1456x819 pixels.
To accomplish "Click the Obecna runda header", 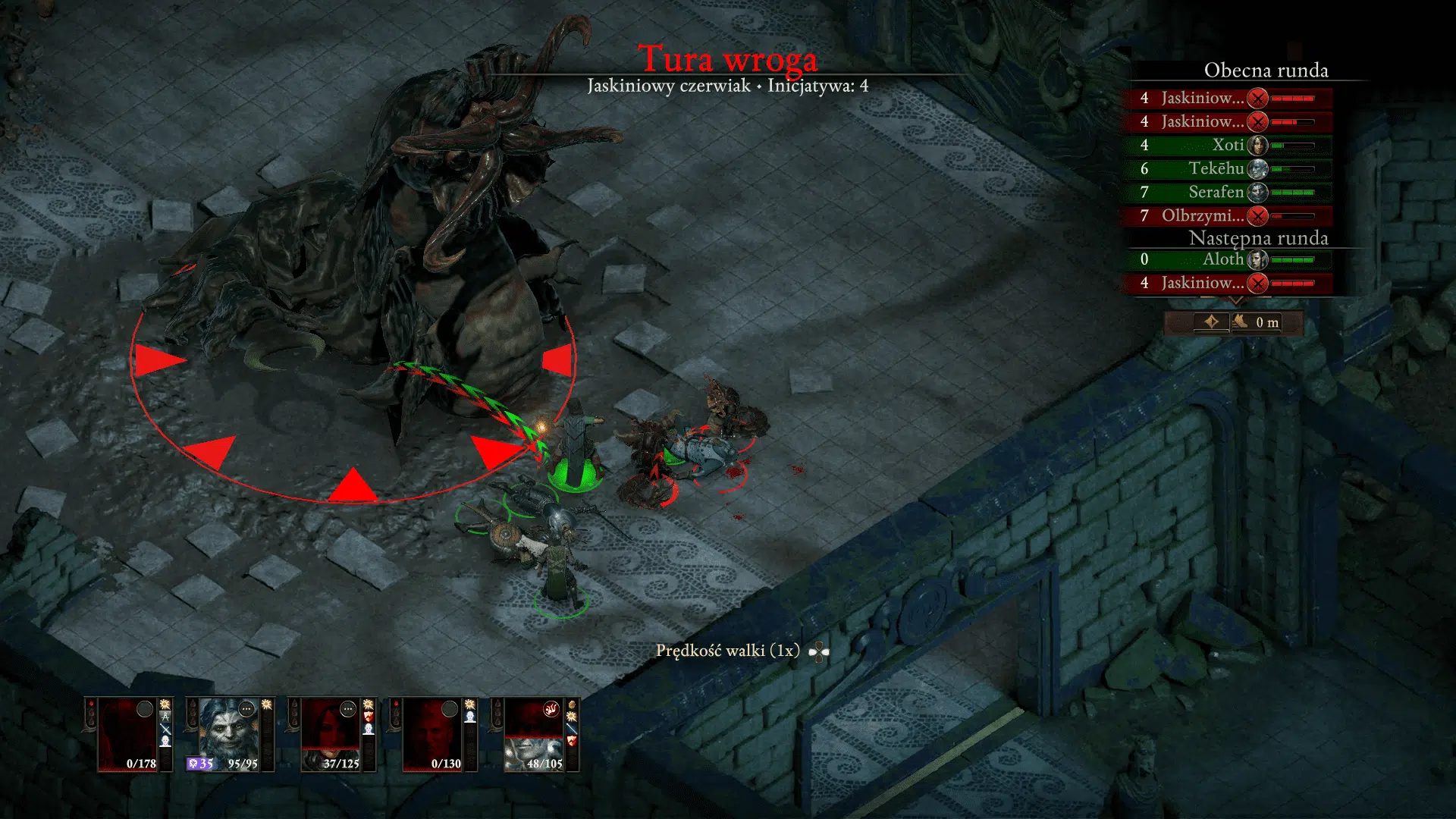I will (1266, 70).
